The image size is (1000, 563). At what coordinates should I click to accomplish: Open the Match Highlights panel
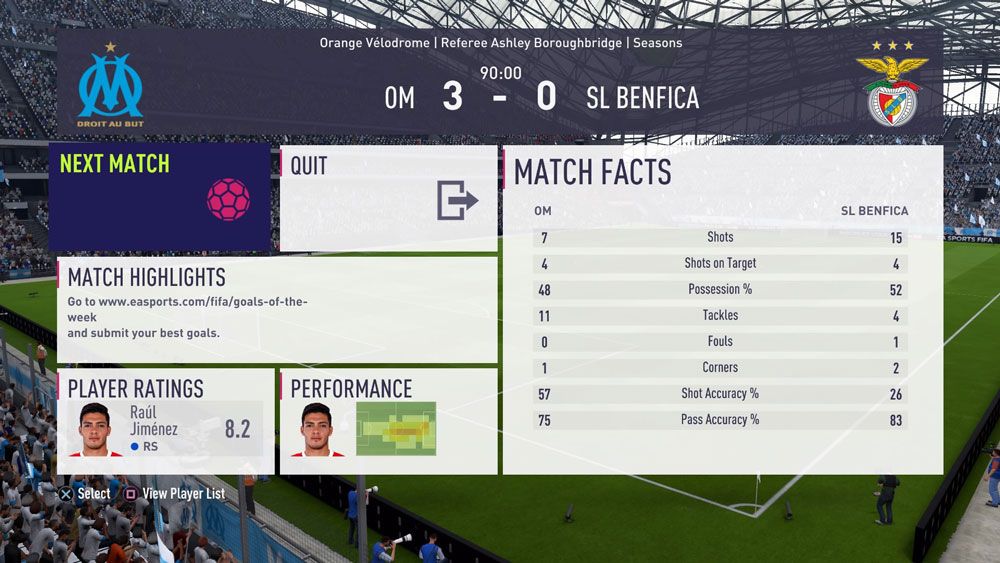(x=277, y=310)
